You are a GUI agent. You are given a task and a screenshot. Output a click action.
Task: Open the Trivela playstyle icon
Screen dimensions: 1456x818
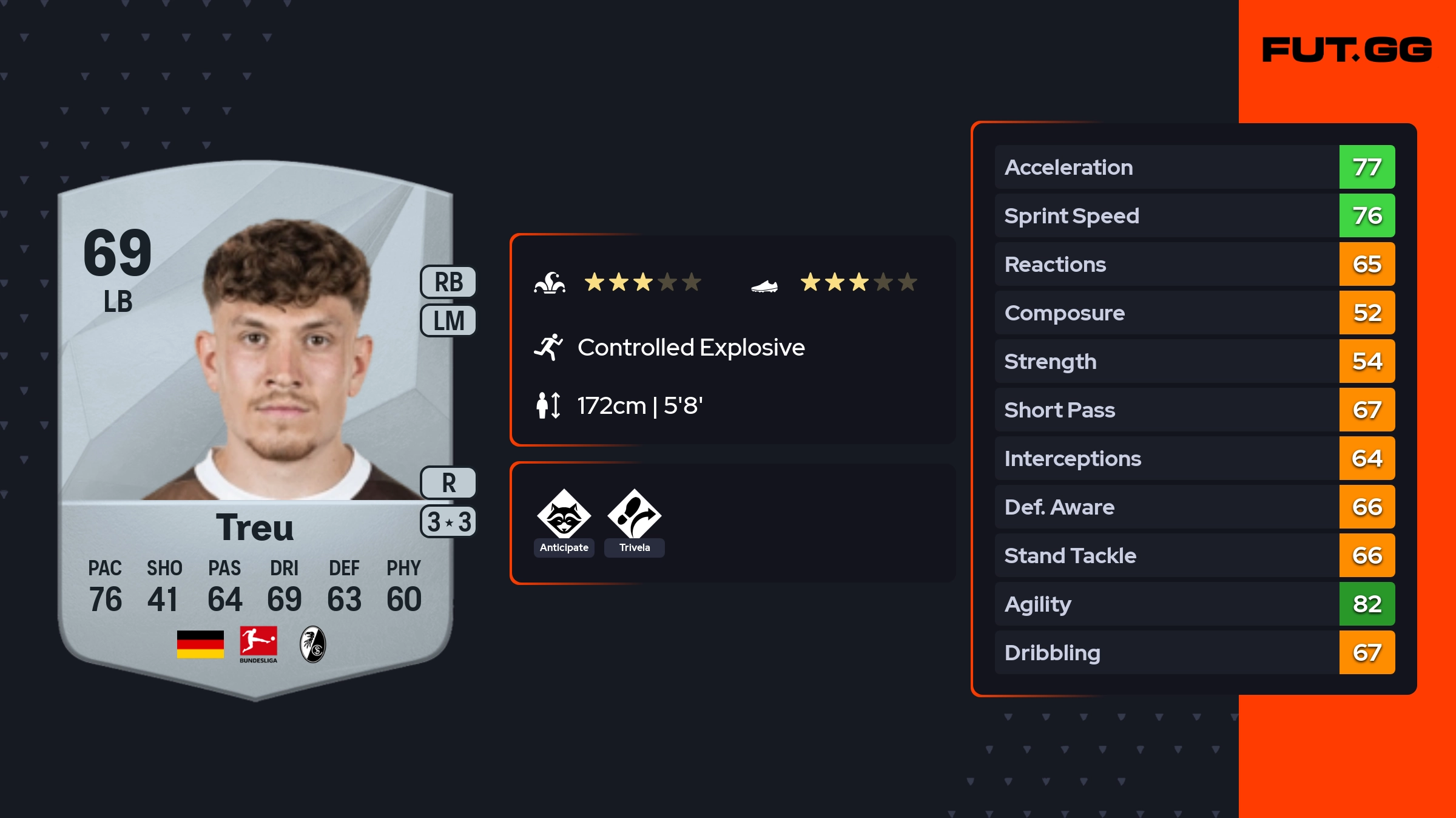click(x=634, y=515)
